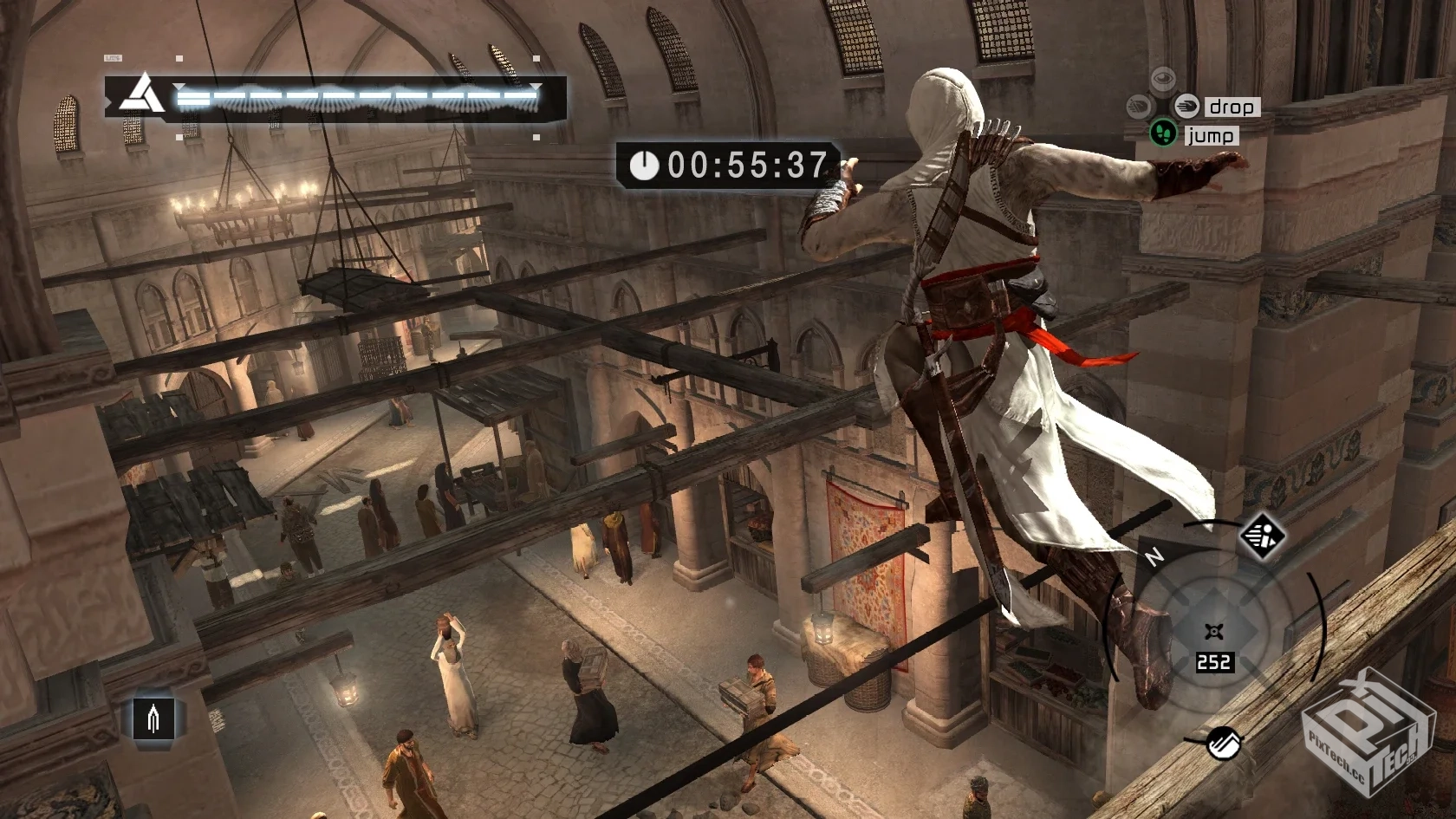The height and width of the screenshot is (819, 1456).
Task: Click the minimap's center target marker
Action: [1214, 632]
